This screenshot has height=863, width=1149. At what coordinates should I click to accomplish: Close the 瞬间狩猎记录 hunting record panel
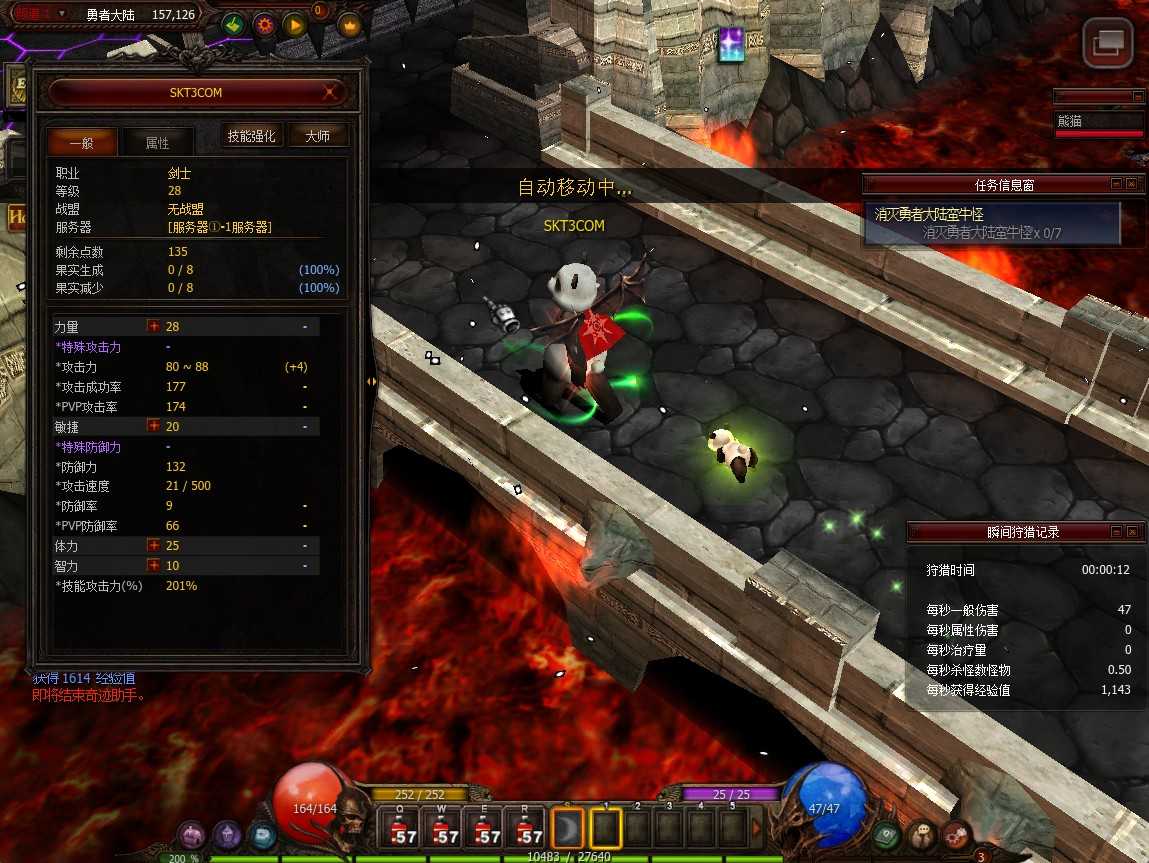1131,532
